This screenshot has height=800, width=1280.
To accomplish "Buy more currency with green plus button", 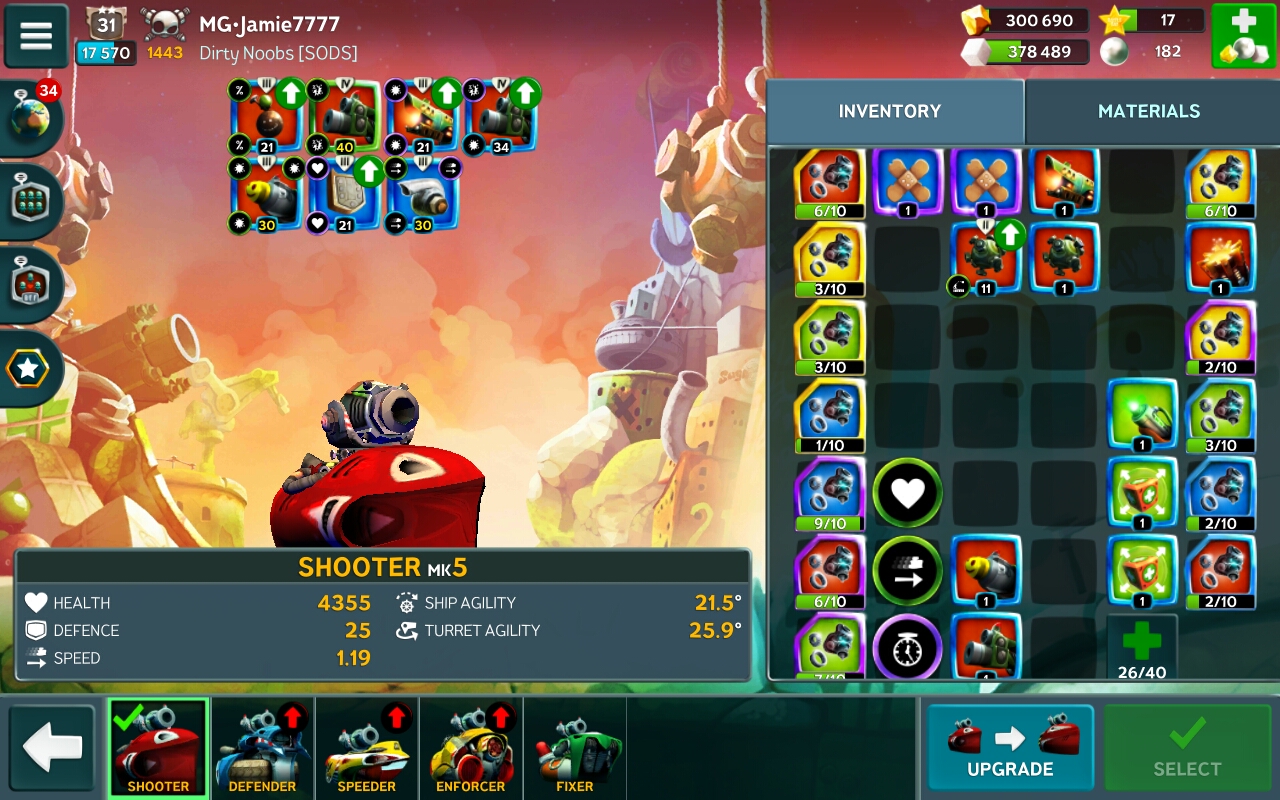I will (1243, 36).
